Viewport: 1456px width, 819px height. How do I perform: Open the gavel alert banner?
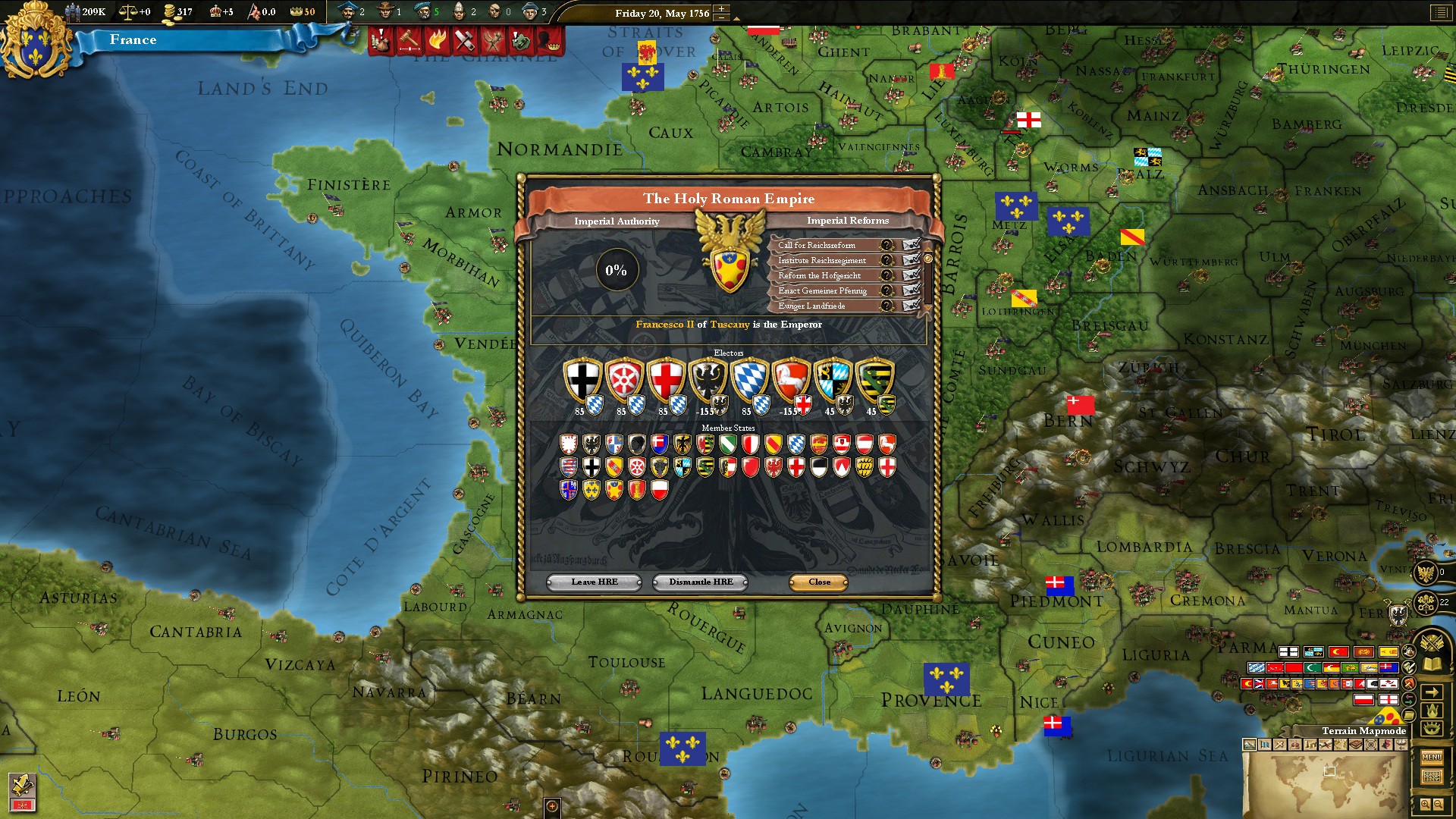[409, 39]
